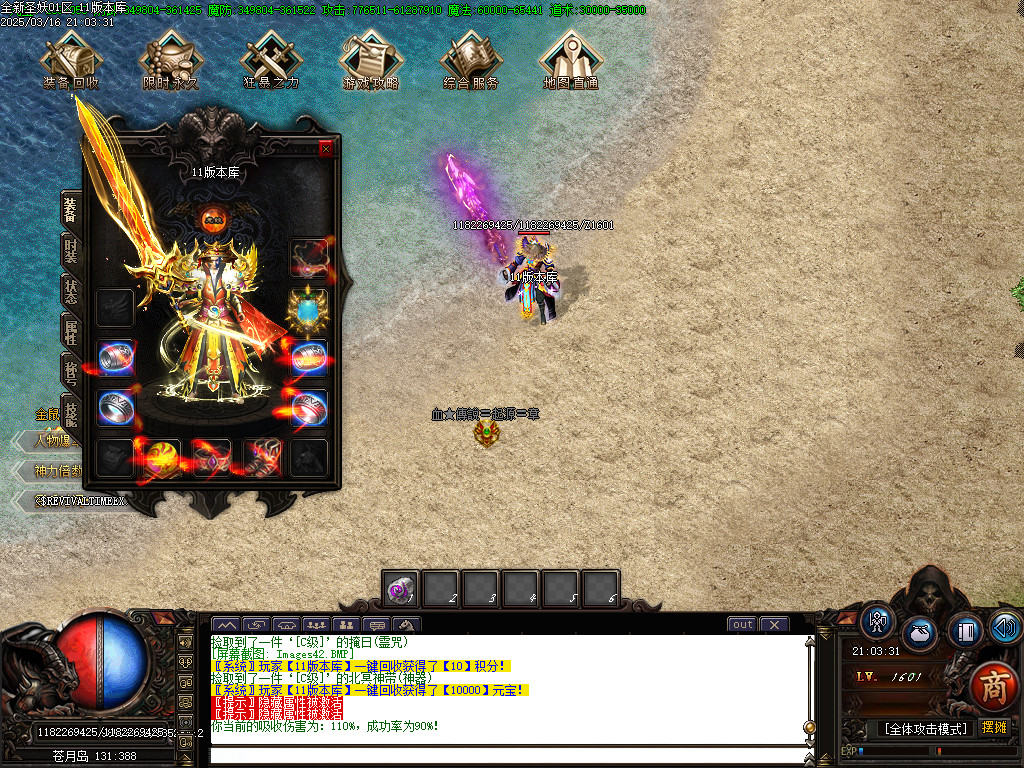Image resolution: width=1024 pixels, height=768 pixels.
Task: Close the character equipment panel
Action: pyautogui.click(x=326, y=149)
